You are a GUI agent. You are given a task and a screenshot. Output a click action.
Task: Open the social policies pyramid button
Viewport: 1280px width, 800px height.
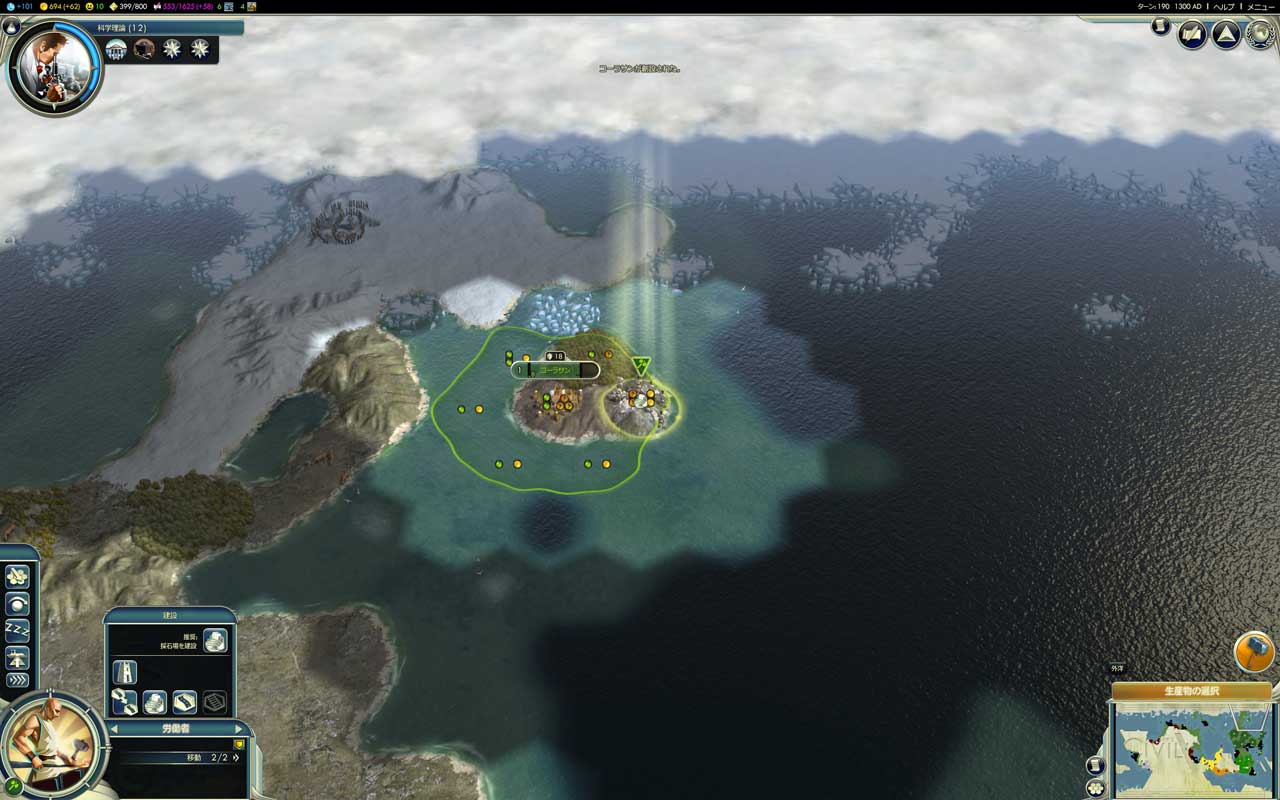(x=1226, y=35)
